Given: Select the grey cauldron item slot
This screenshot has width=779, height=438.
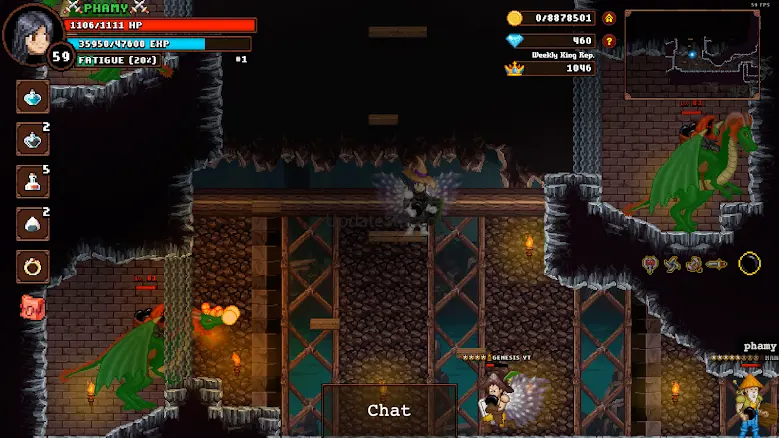Looking at the screenshot, I should (33, 139).
